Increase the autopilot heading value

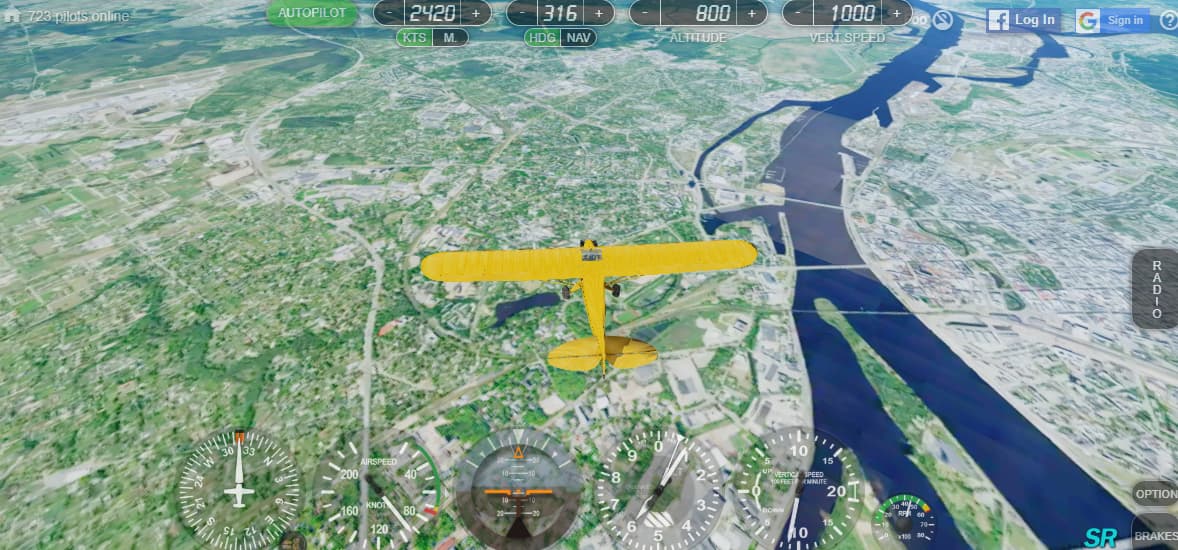pyautogui.click(x=599, y=13)
